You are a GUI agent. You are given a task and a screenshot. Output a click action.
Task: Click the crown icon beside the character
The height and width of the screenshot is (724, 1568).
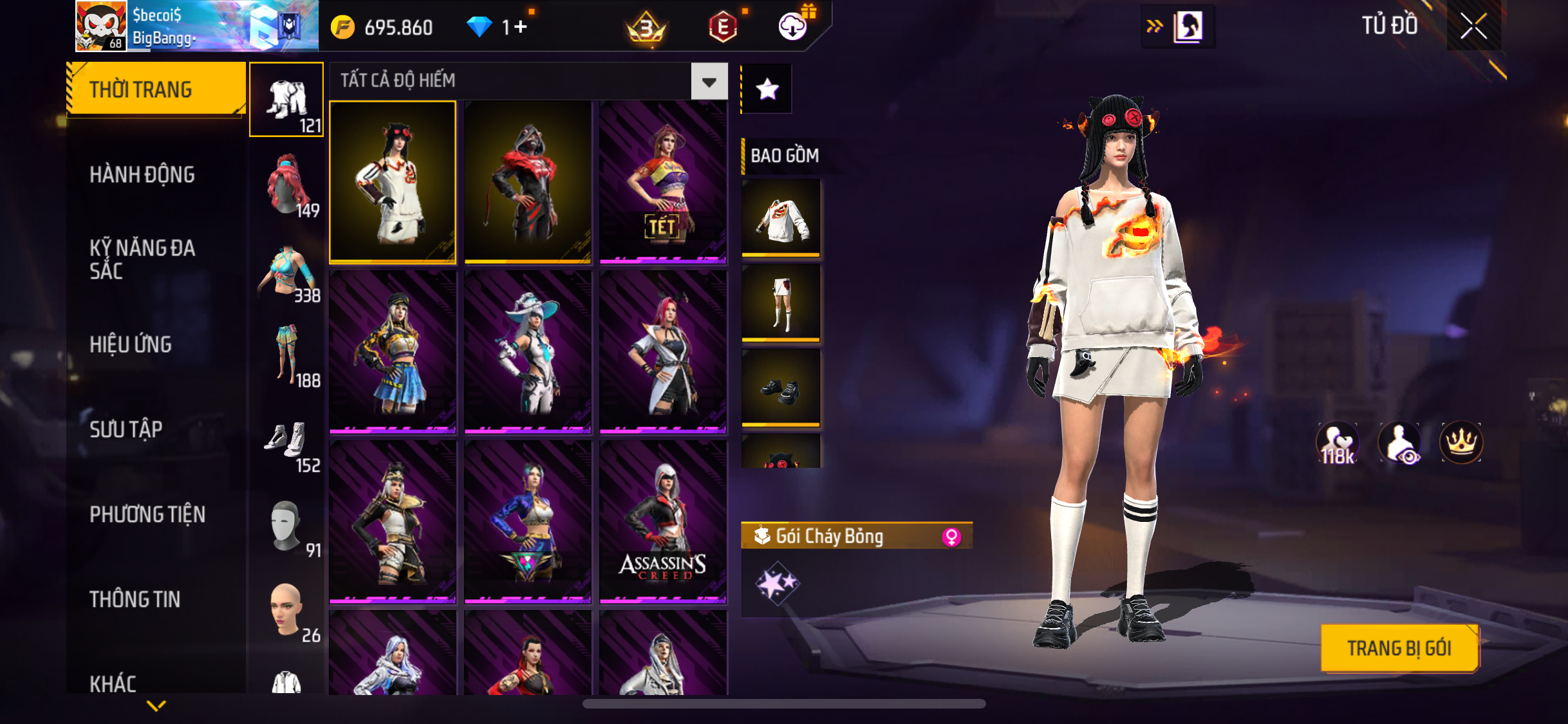(1461, 443)
